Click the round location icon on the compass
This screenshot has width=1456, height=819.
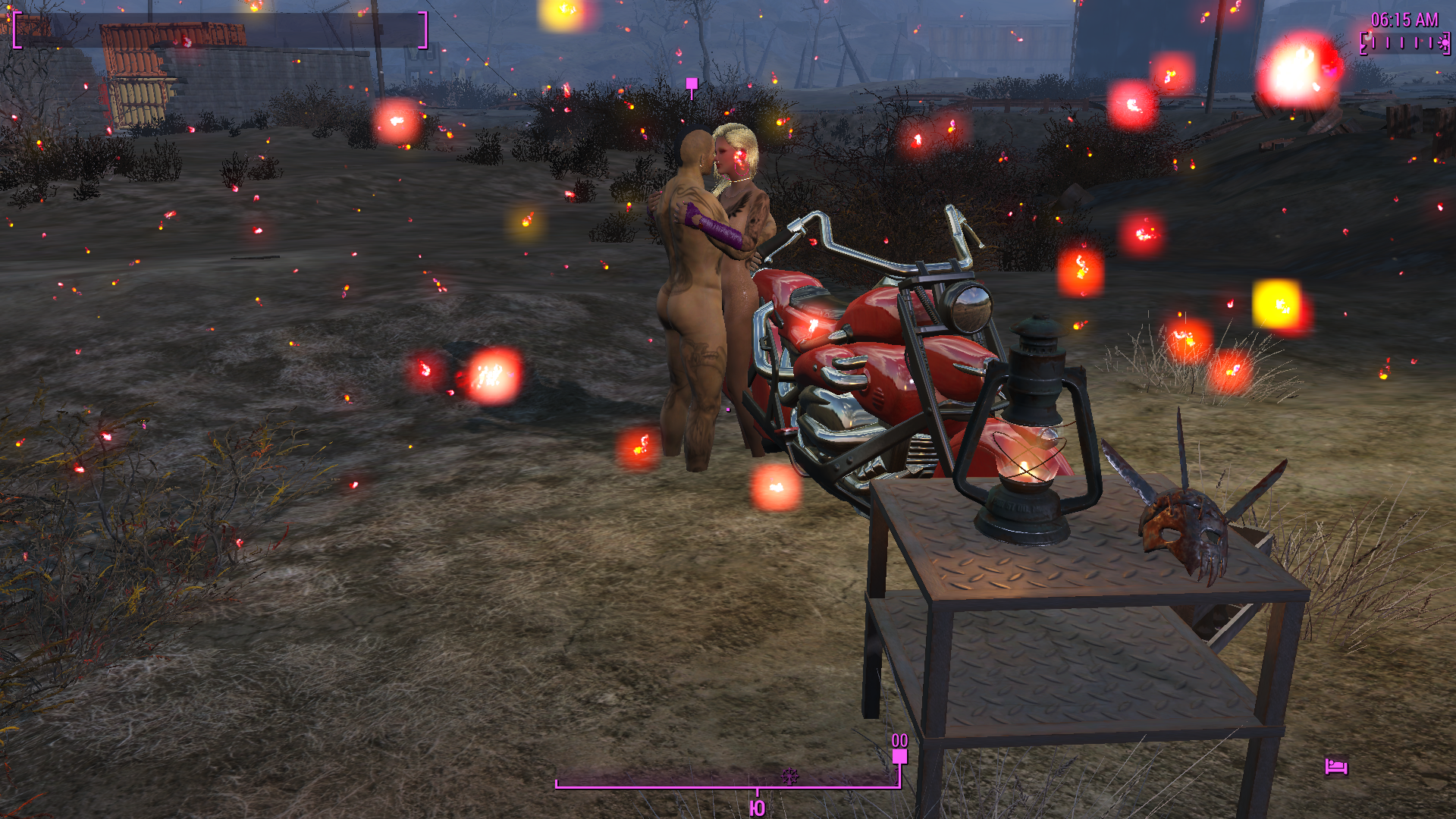[x=790, y=776]
